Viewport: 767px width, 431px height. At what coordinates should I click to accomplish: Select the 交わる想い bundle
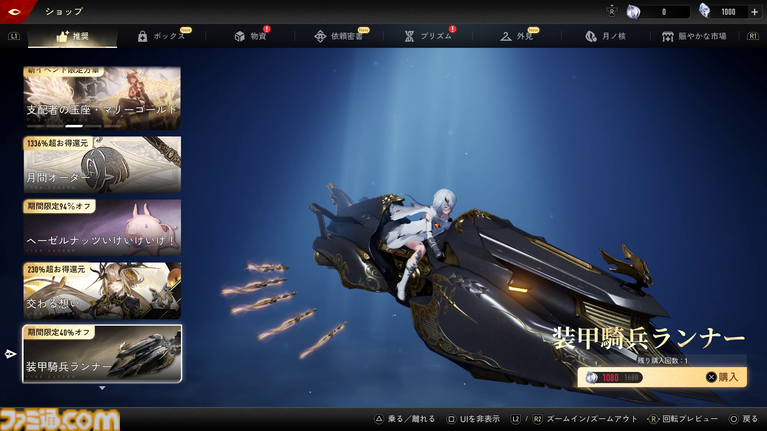pos(102,290)
